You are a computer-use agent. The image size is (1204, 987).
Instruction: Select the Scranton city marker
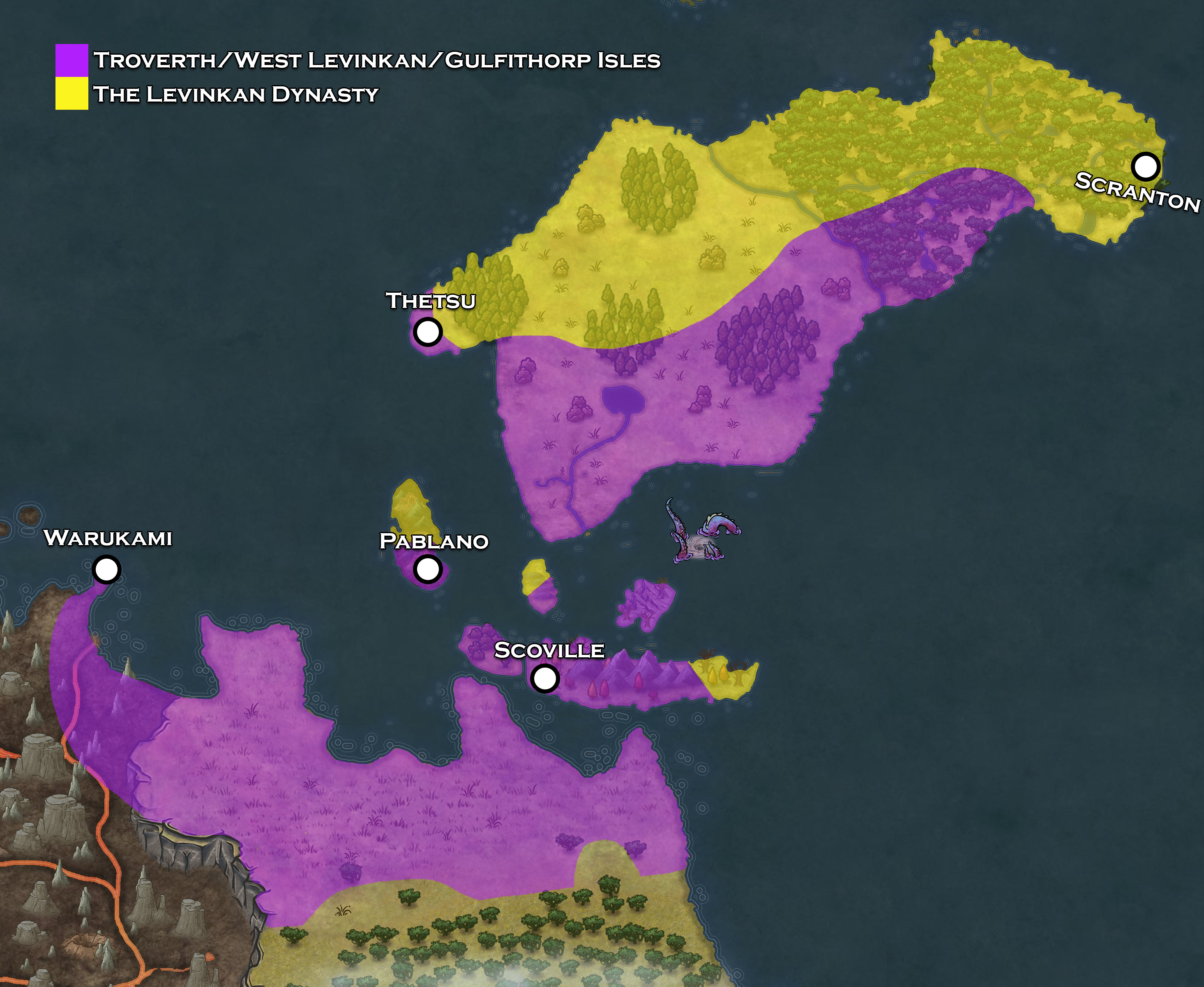point(1145,166)
